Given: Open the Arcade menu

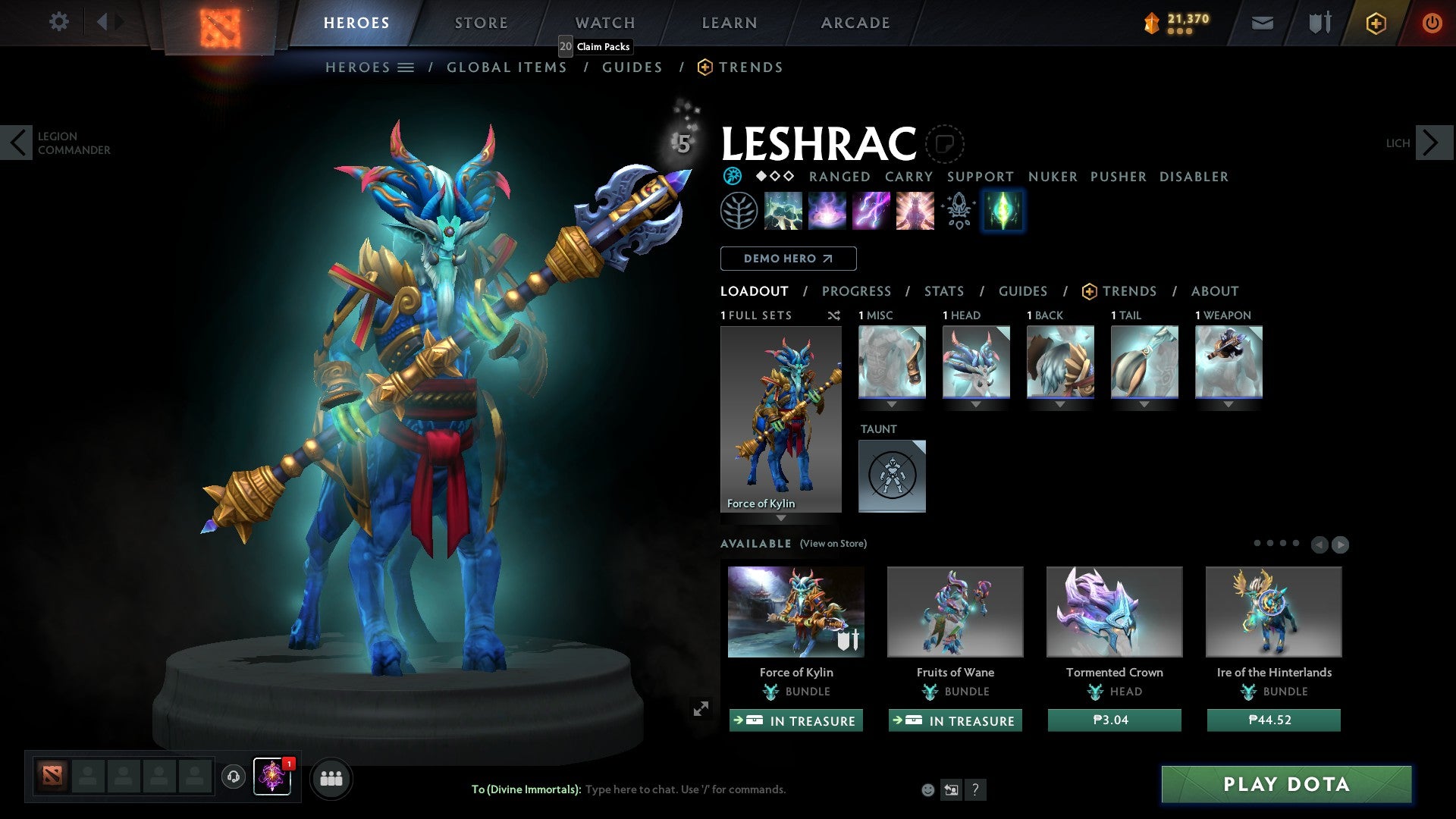Looking at the screenshot, I should pyautogui.click(x=855, y=22).
